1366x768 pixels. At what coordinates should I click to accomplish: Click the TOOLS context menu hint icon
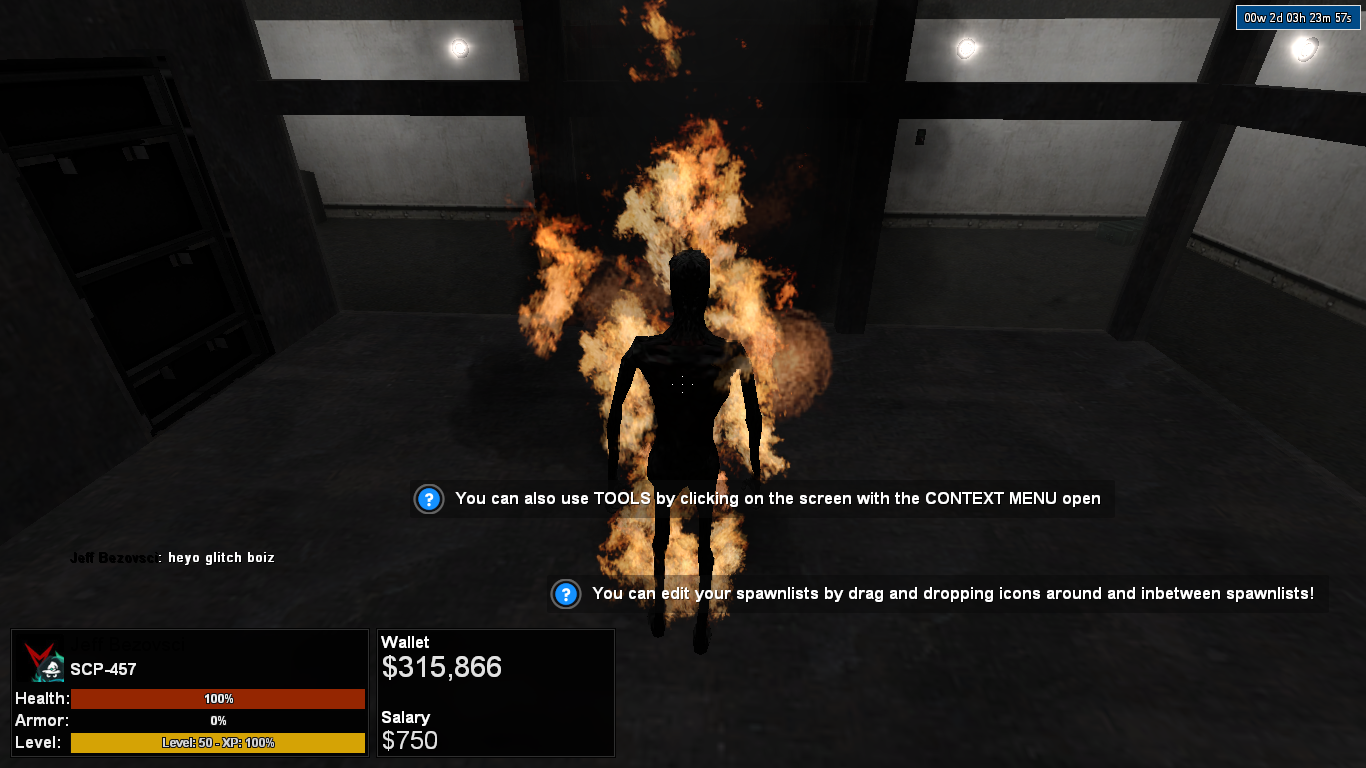pos(429,499)
